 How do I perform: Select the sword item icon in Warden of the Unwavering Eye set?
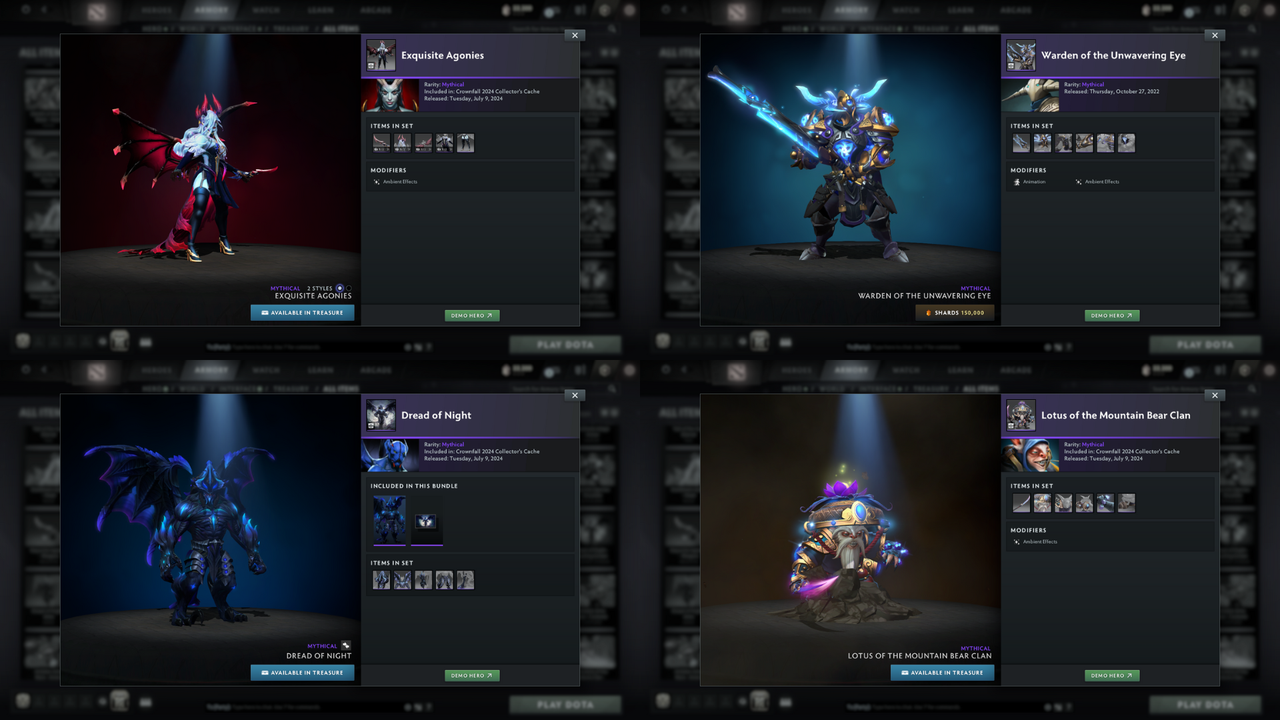coord(1020,143)
